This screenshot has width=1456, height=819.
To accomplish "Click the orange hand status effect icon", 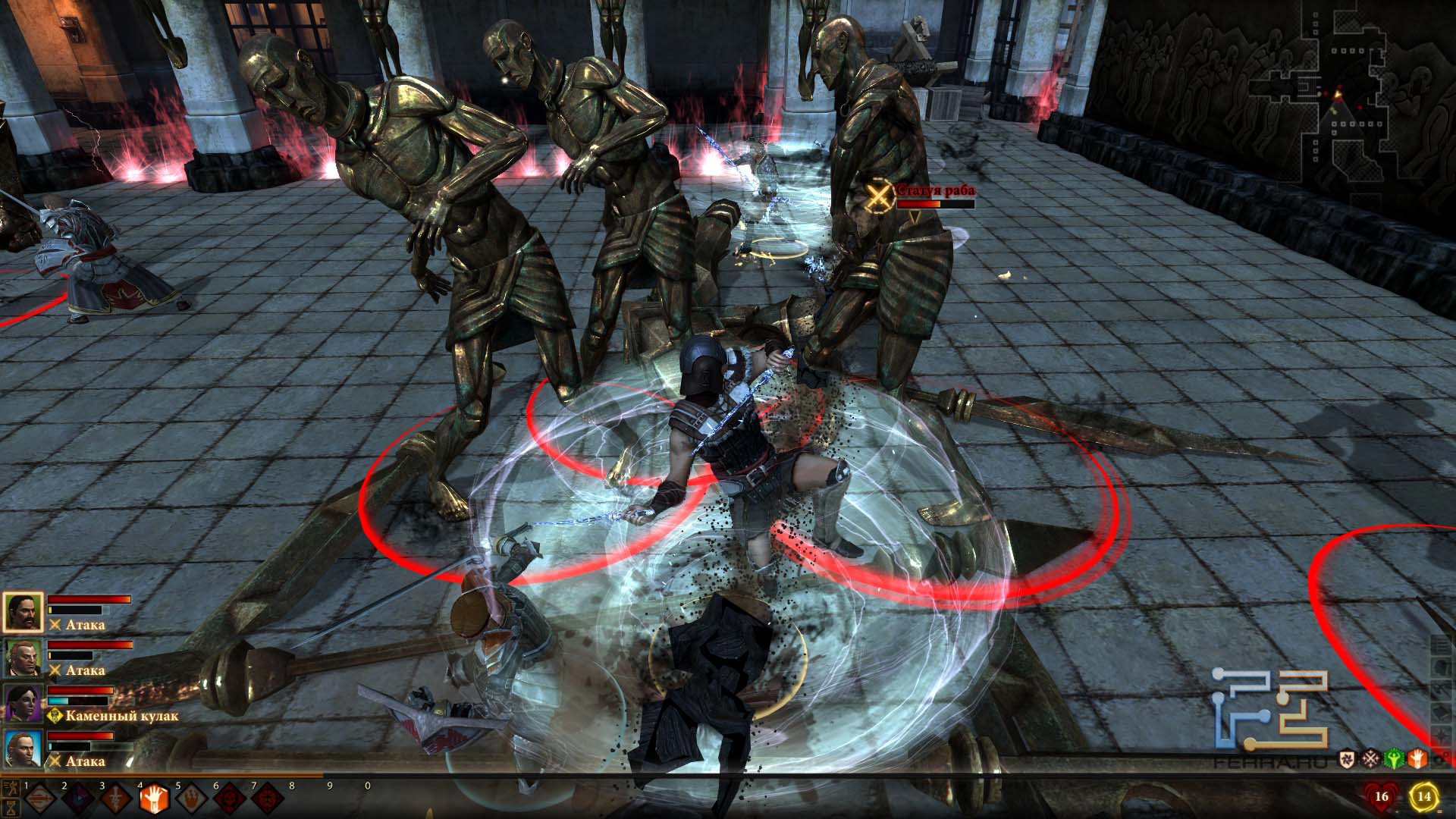I will click(1419, 758).
